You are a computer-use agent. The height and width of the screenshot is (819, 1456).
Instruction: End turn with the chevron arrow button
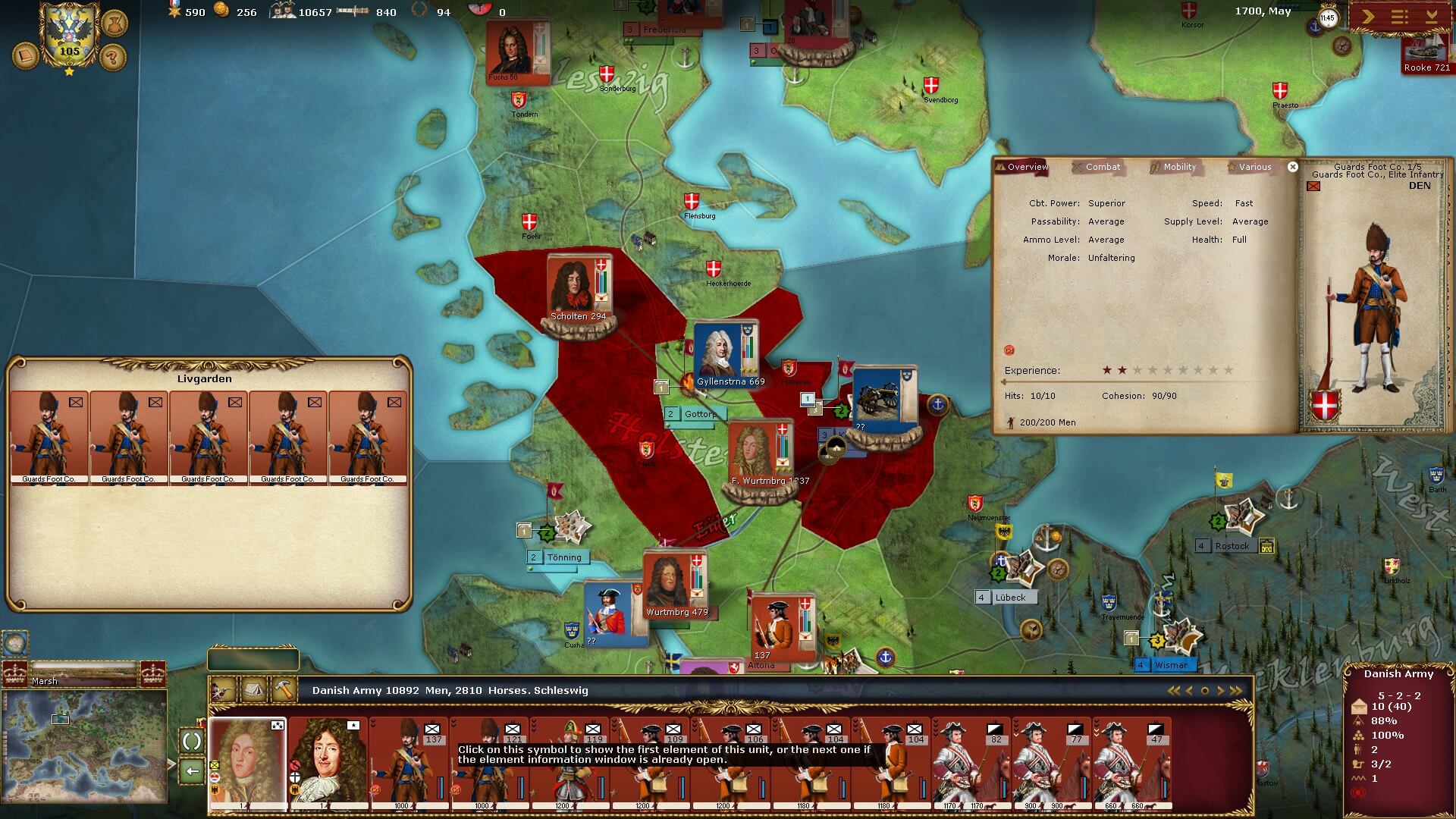pos(1367,17)
